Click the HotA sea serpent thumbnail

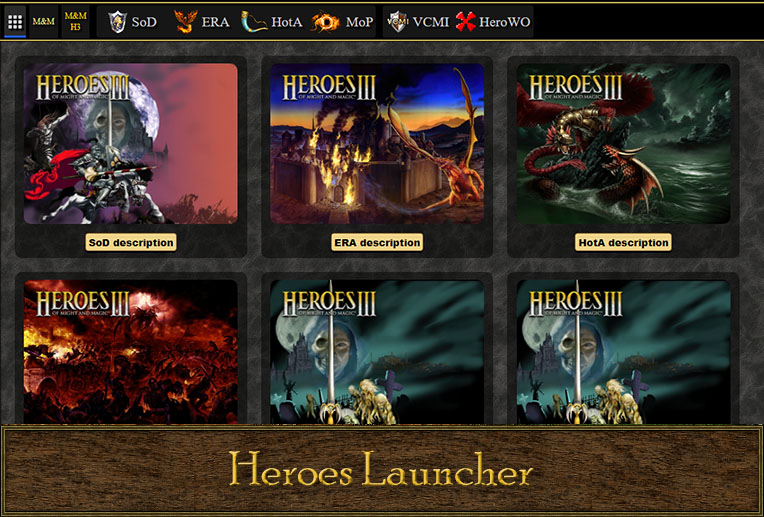tap(623, 144)
